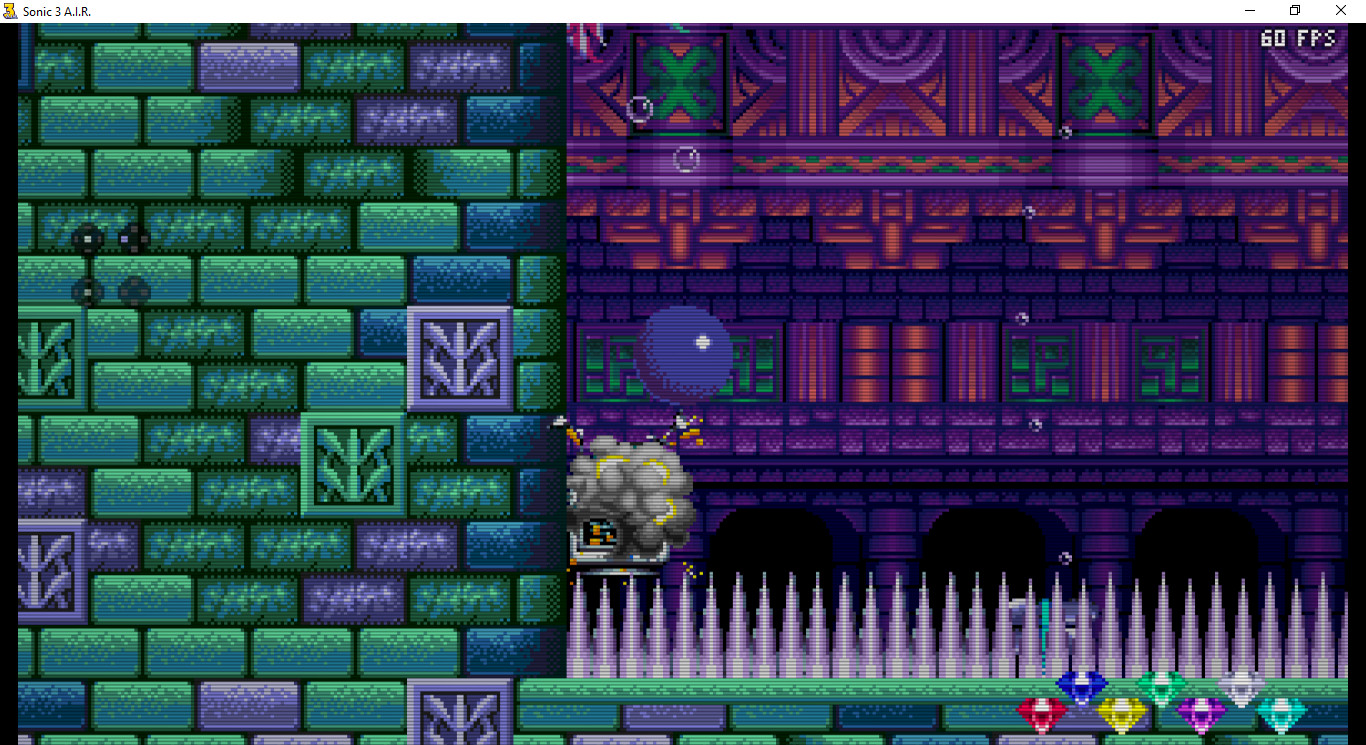Click the restore window button
Viewport: 1366px width, 745px height.
coord(1294,10)
